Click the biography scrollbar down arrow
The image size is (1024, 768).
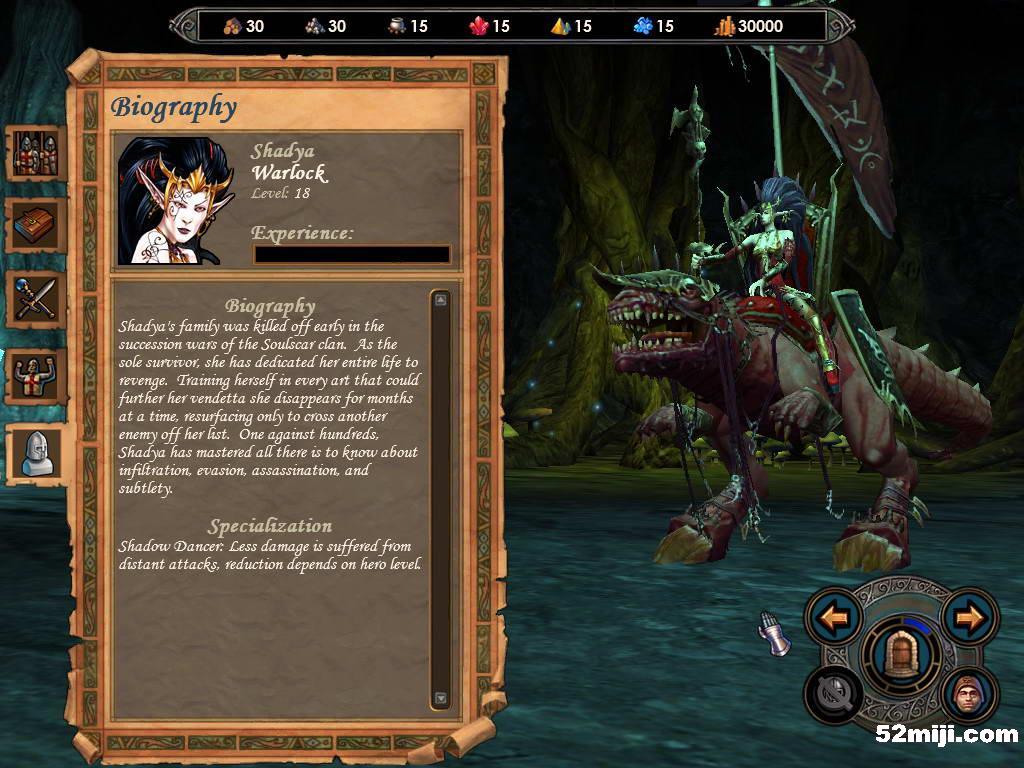click(x=441, y=698)
